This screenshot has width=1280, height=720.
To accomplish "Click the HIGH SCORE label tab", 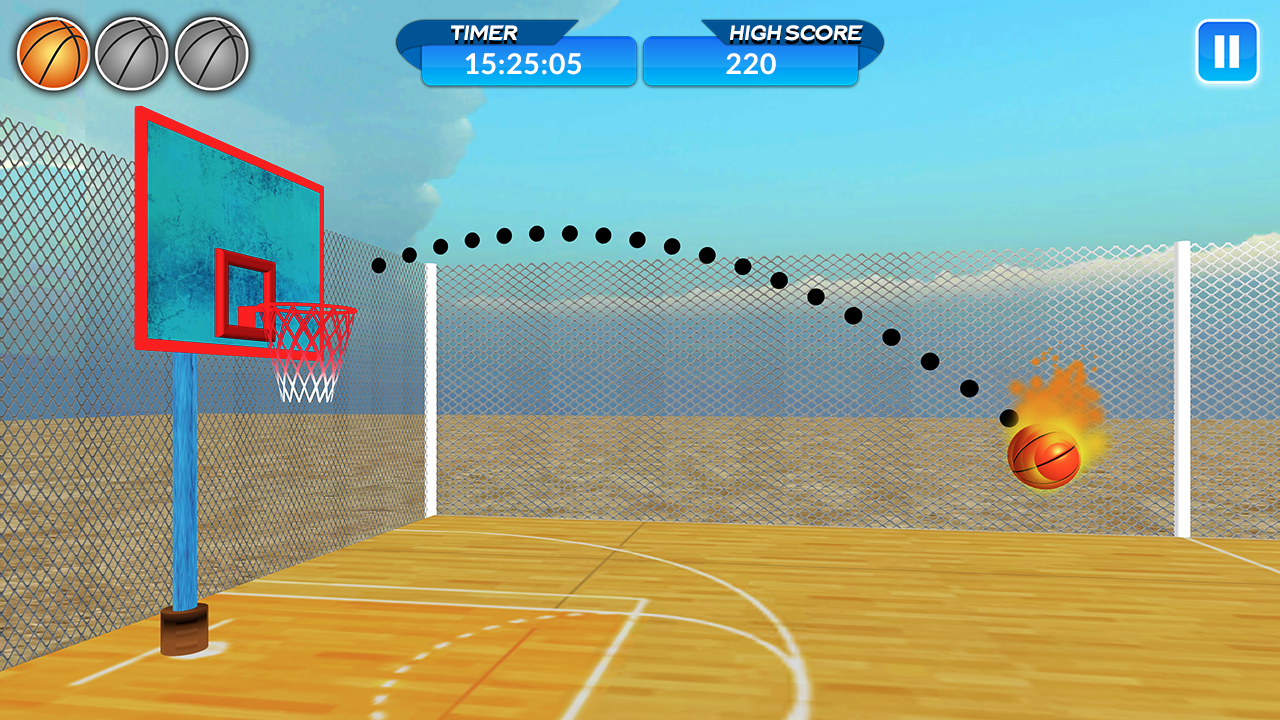I will tap(795, 32).
